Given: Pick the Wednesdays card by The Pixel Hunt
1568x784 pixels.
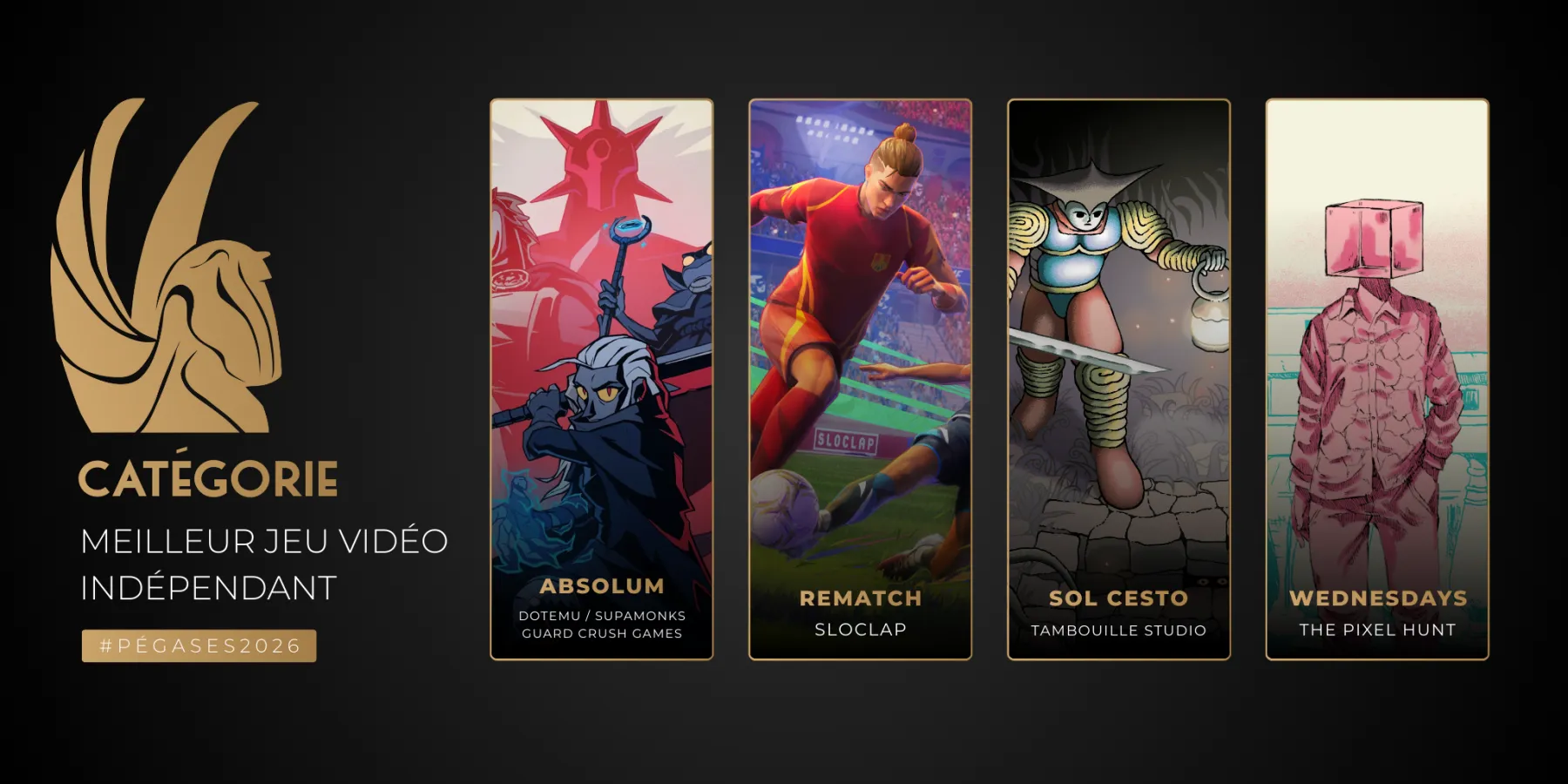Looking at the screenshot, I should tap(1376, 379).
